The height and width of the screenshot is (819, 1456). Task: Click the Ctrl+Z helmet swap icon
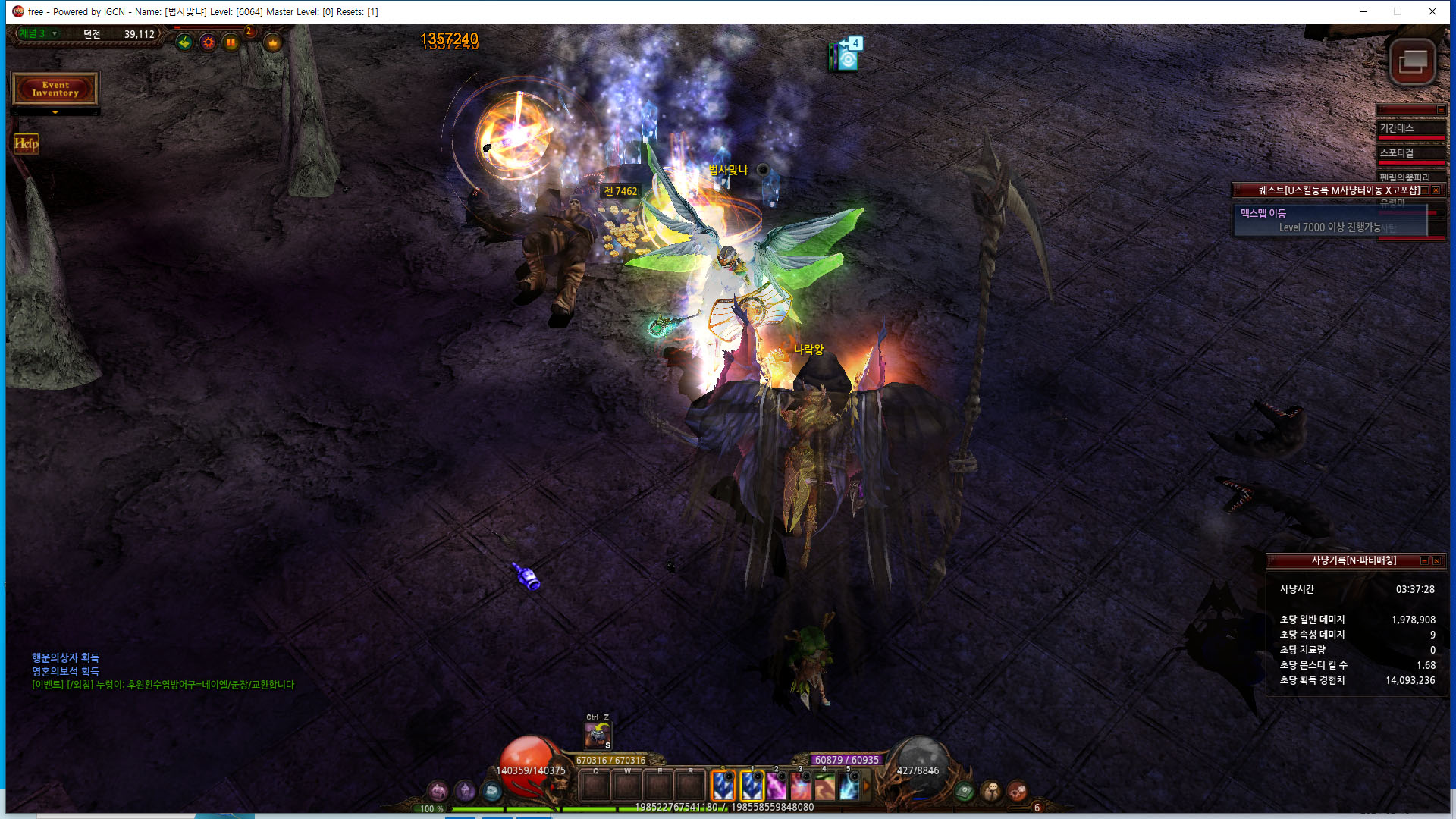point(598,735)
